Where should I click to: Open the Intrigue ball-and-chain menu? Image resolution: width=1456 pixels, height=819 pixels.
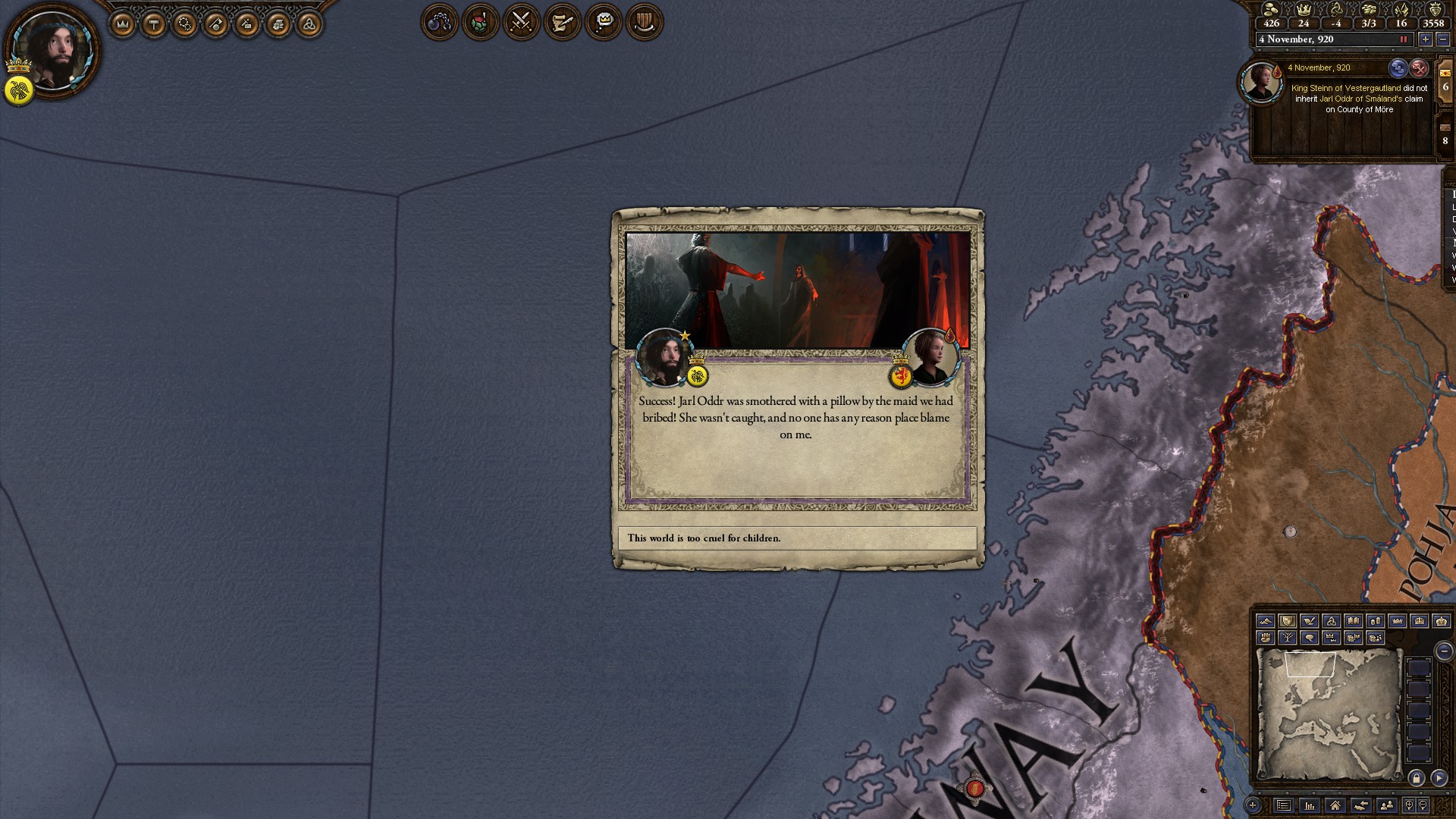pos(439,23)
